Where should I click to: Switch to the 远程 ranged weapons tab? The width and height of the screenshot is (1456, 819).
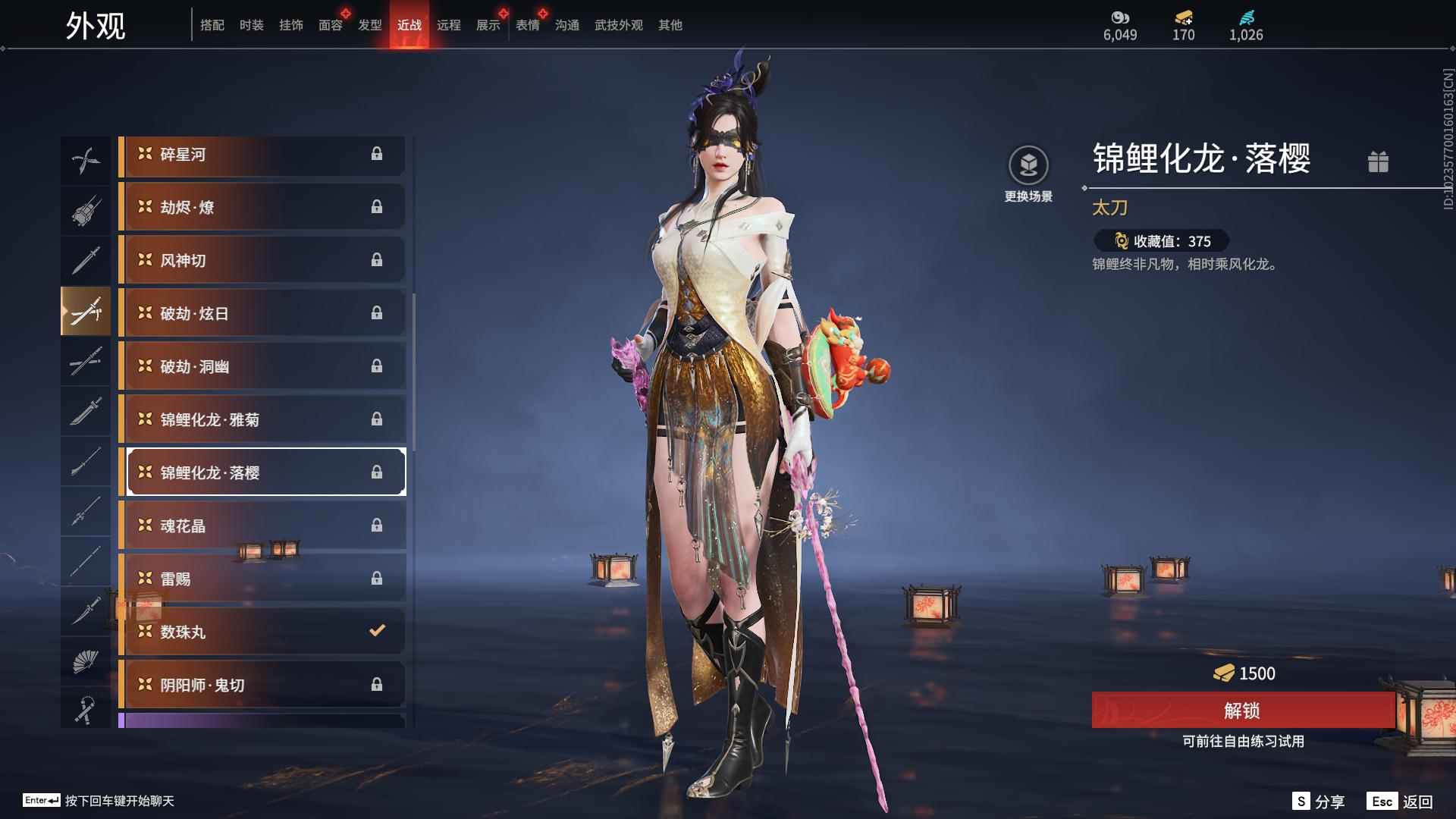tap(449, 25)
